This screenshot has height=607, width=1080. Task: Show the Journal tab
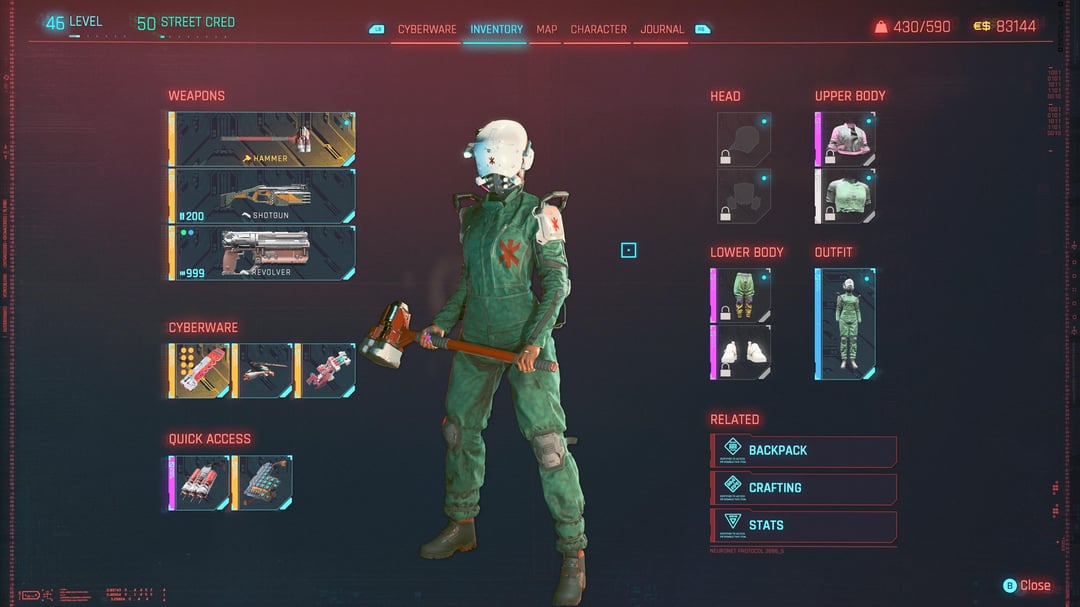(x=662, y=29)
